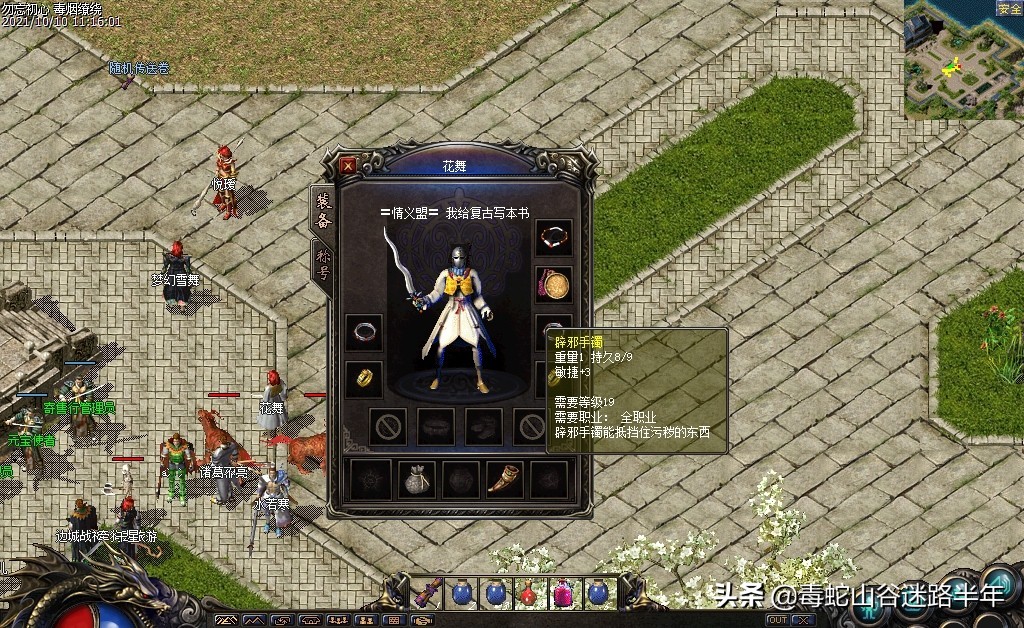Select the gold medal equipment slot
The image size is (1024, 628).
tap(554, 285)
